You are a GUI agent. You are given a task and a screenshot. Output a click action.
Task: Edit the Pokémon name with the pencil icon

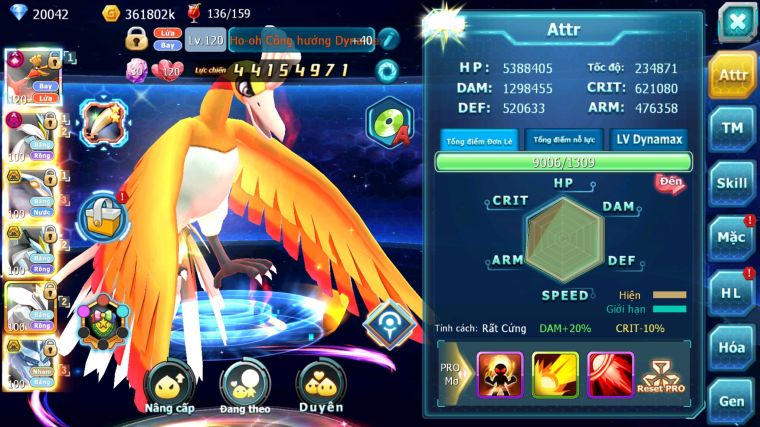click(389, 39)
